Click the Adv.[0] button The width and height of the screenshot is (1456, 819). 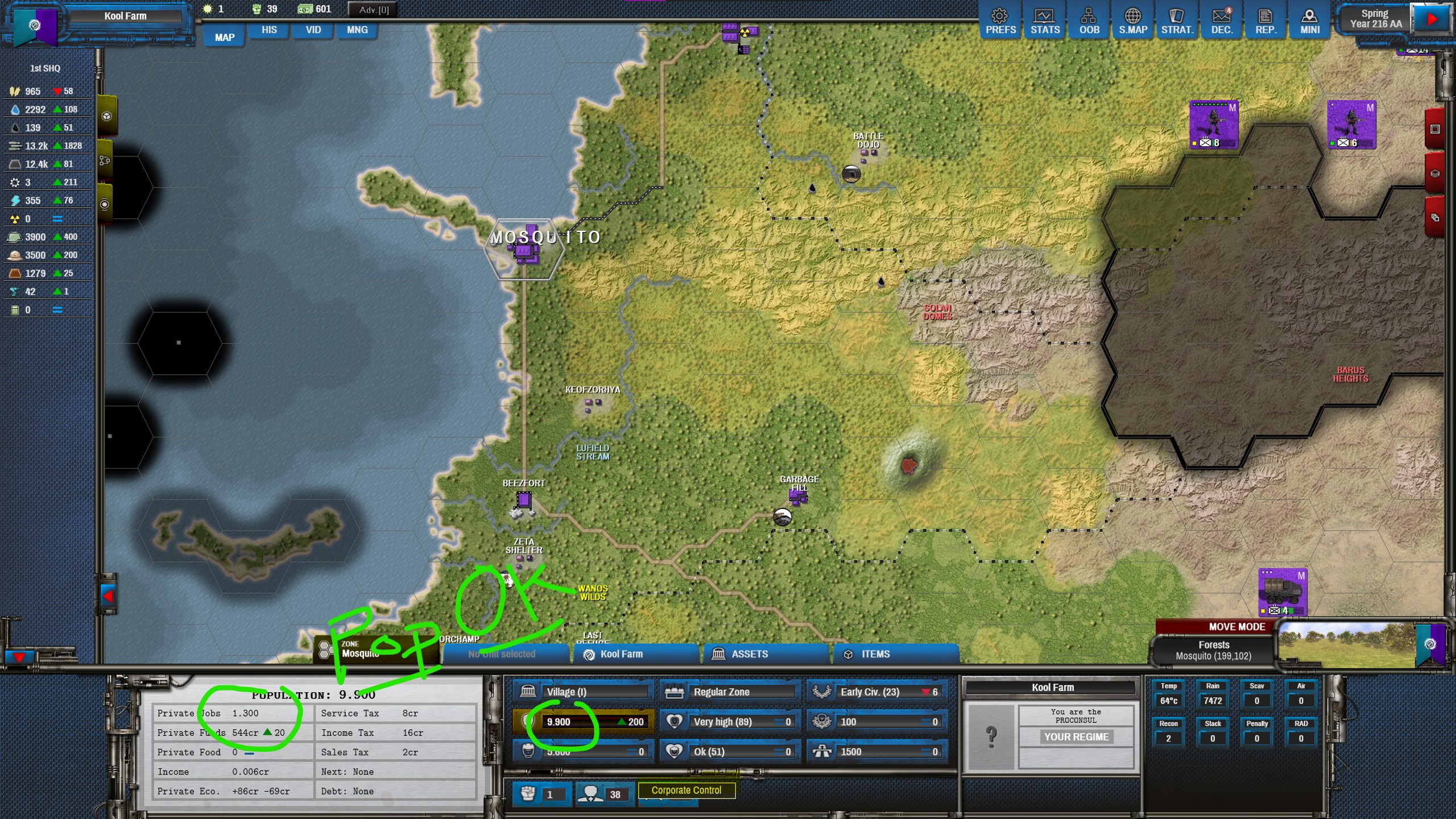pyautogui.click(x=373, y=10)
